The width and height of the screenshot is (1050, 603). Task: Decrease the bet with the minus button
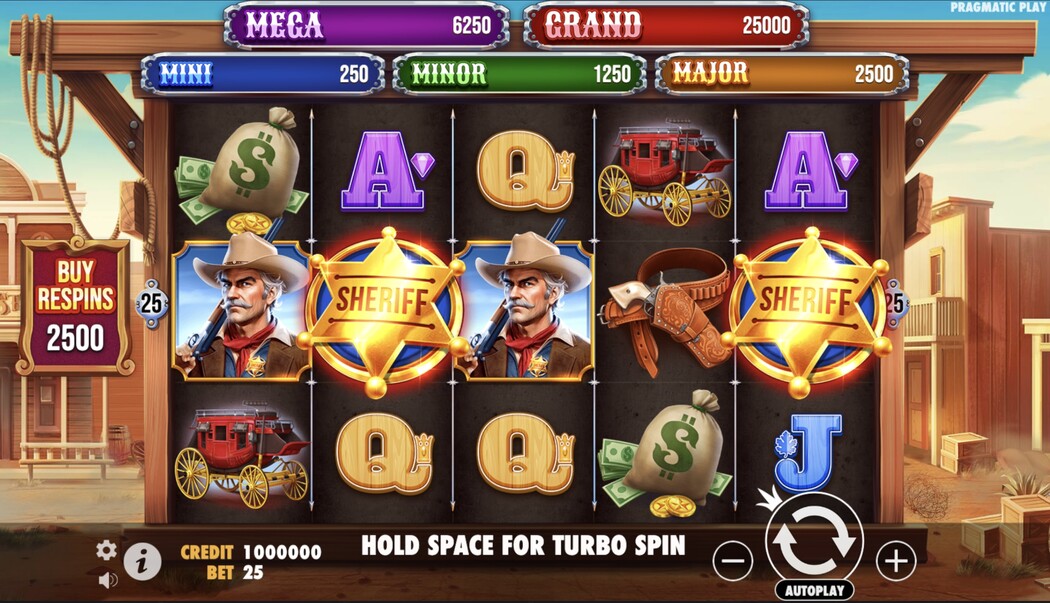click(733, 560)
